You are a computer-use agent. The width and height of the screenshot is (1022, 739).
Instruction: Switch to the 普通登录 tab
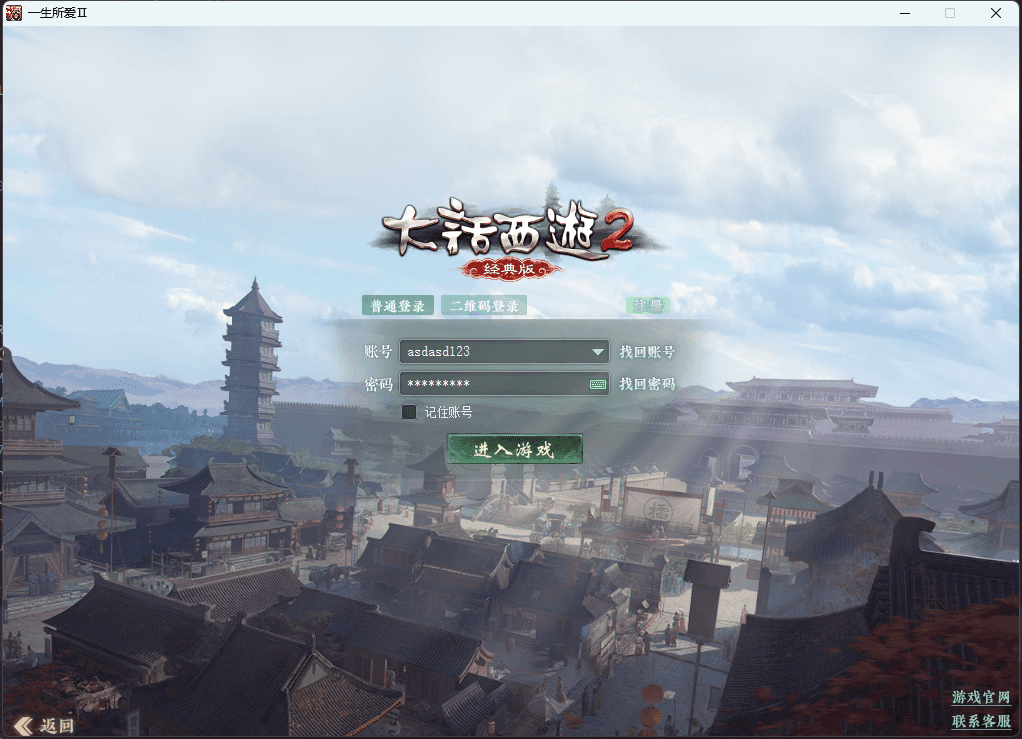397,306
